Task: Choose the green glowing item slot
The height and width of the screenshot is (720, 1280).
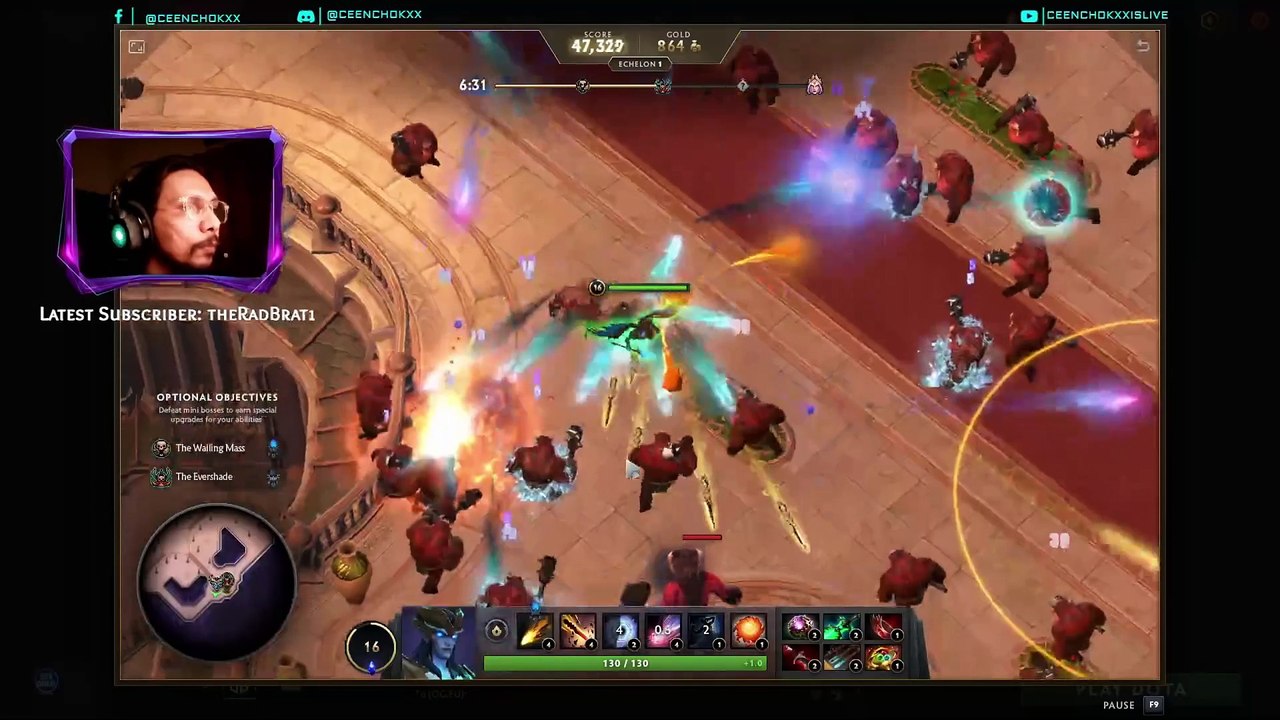Action: pos(842,627)
